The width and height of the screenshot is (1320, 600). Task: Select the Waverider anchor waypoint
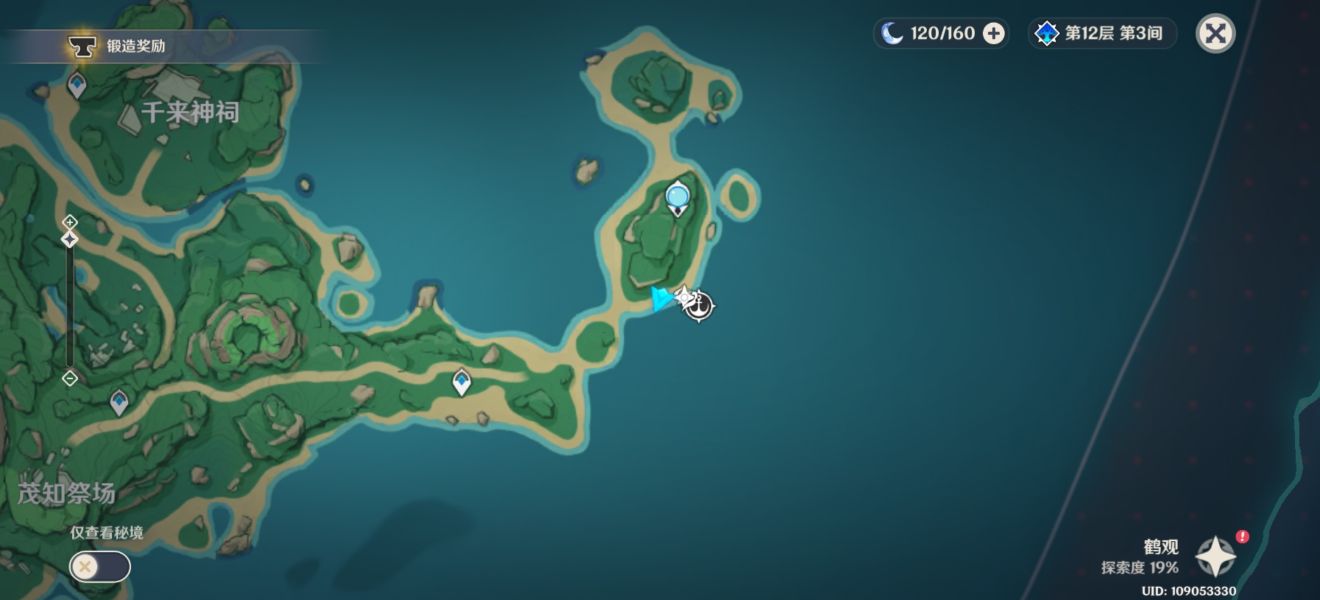click(x=698, y=306)
